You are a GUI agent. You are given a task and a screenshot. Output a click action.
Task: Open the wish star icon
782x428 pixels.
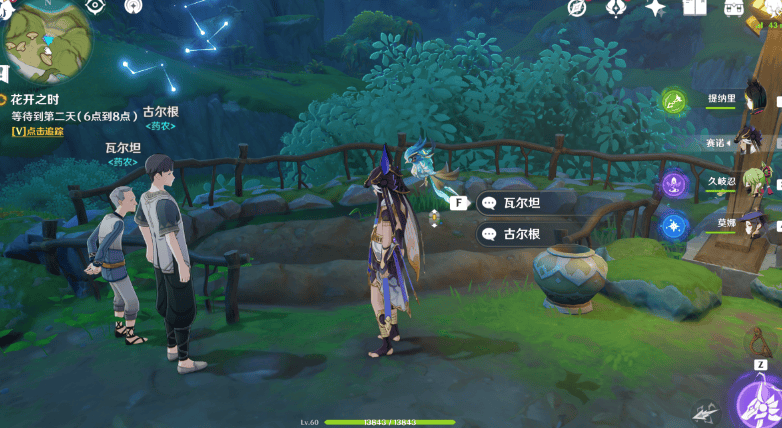(x=655, y=8)
